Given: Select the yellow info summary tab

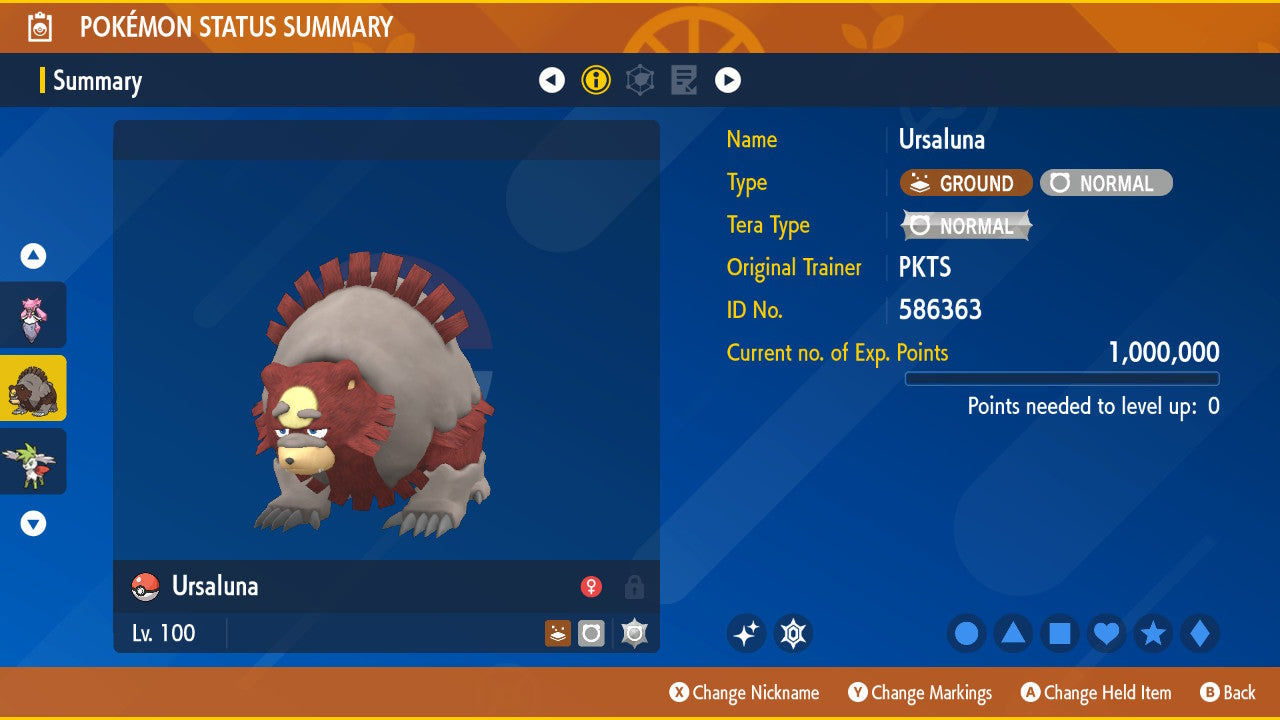Looking at the screenshot, I should click(x=596, y=80).
